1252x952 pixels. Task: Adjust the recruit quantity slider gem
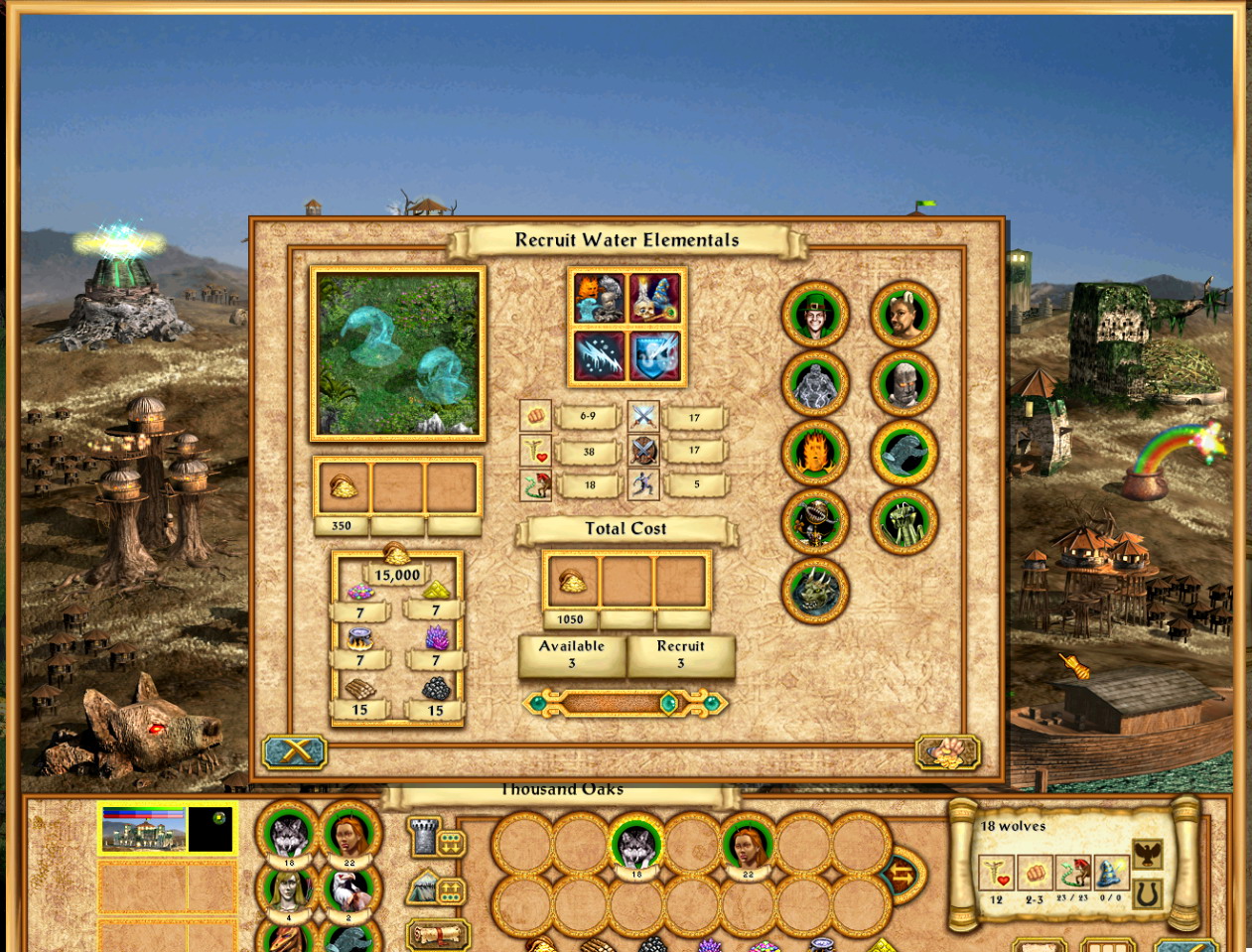[668, 704]
